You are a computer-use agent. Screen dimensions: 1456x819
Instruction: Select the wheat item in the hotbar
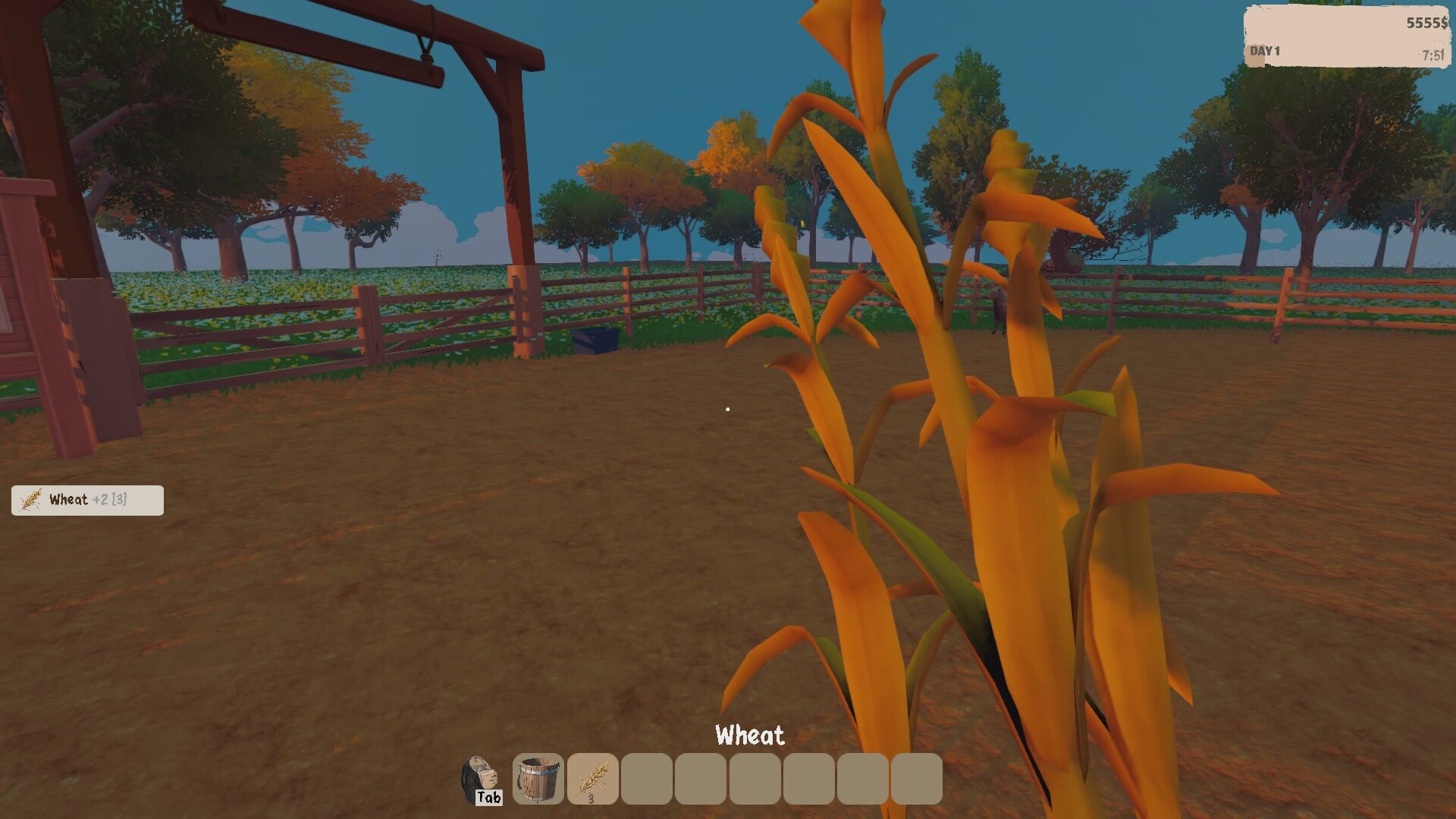coord(592,779)
